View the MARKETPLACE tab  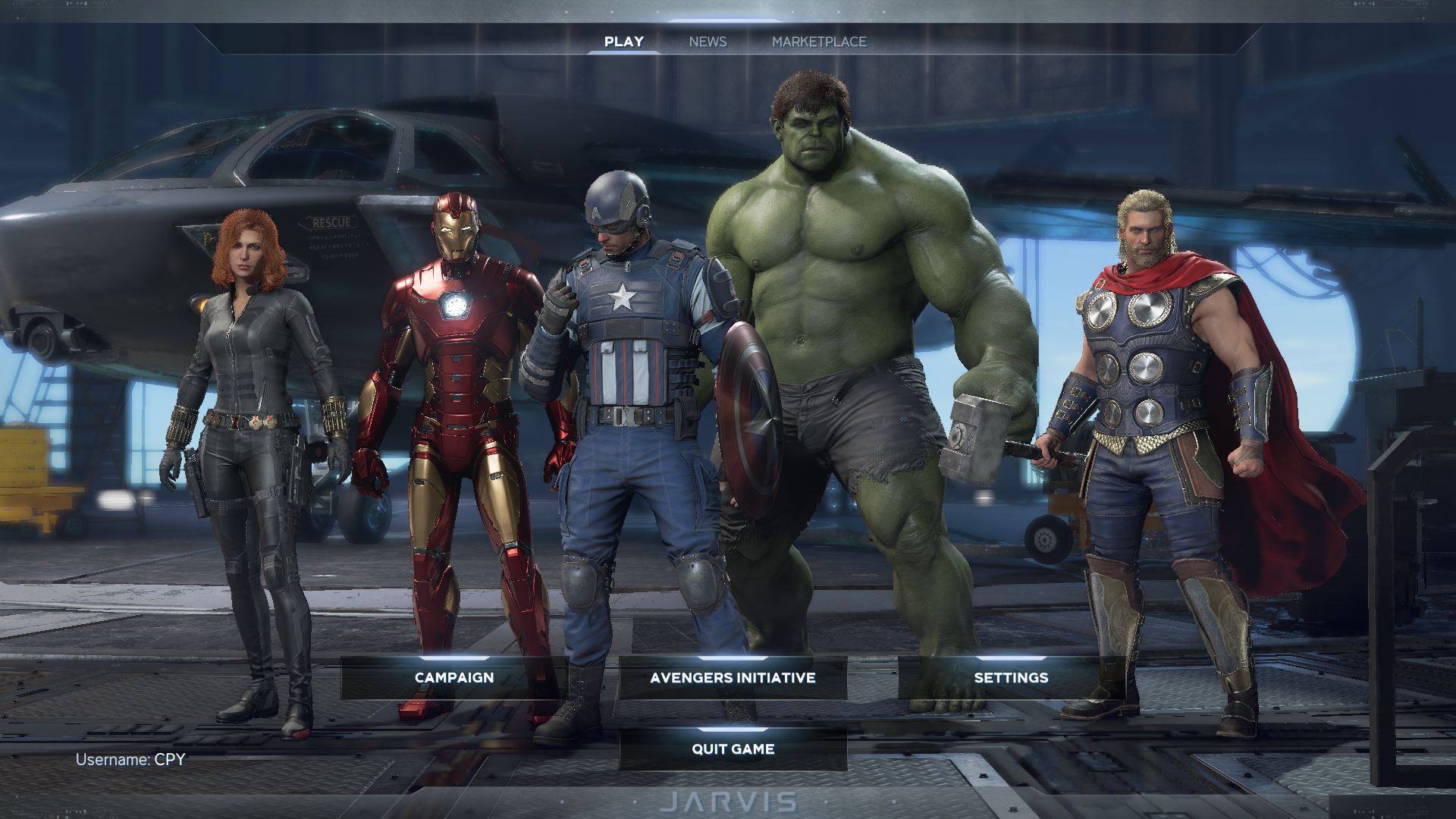(819, 42)
